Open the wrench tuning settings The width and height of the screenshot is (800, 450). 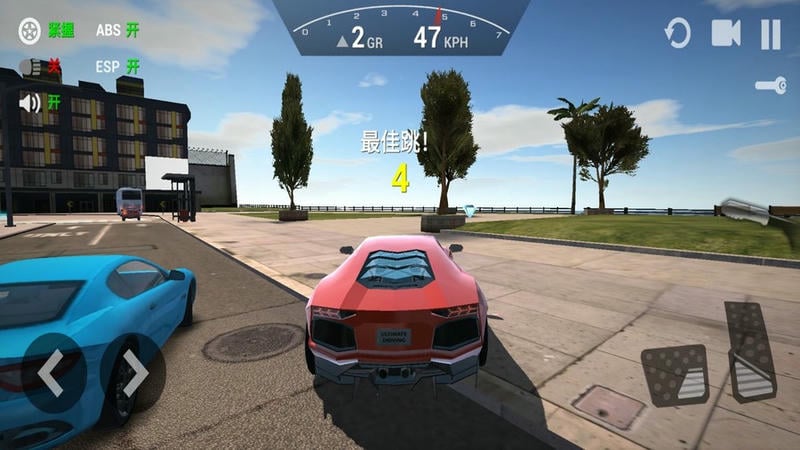(771, 86)
